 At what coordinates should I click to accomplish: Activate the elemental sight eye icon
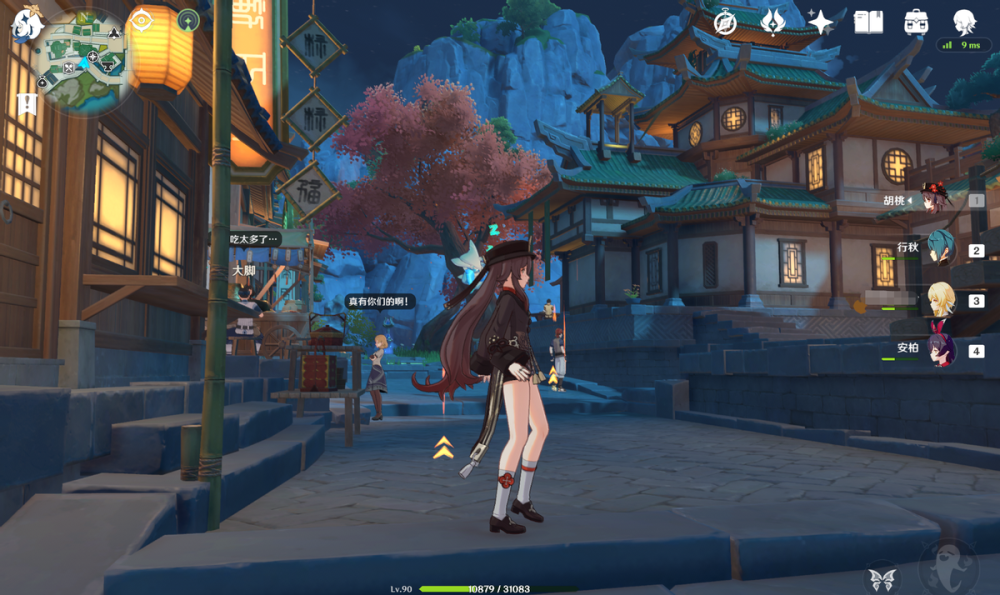141,20
